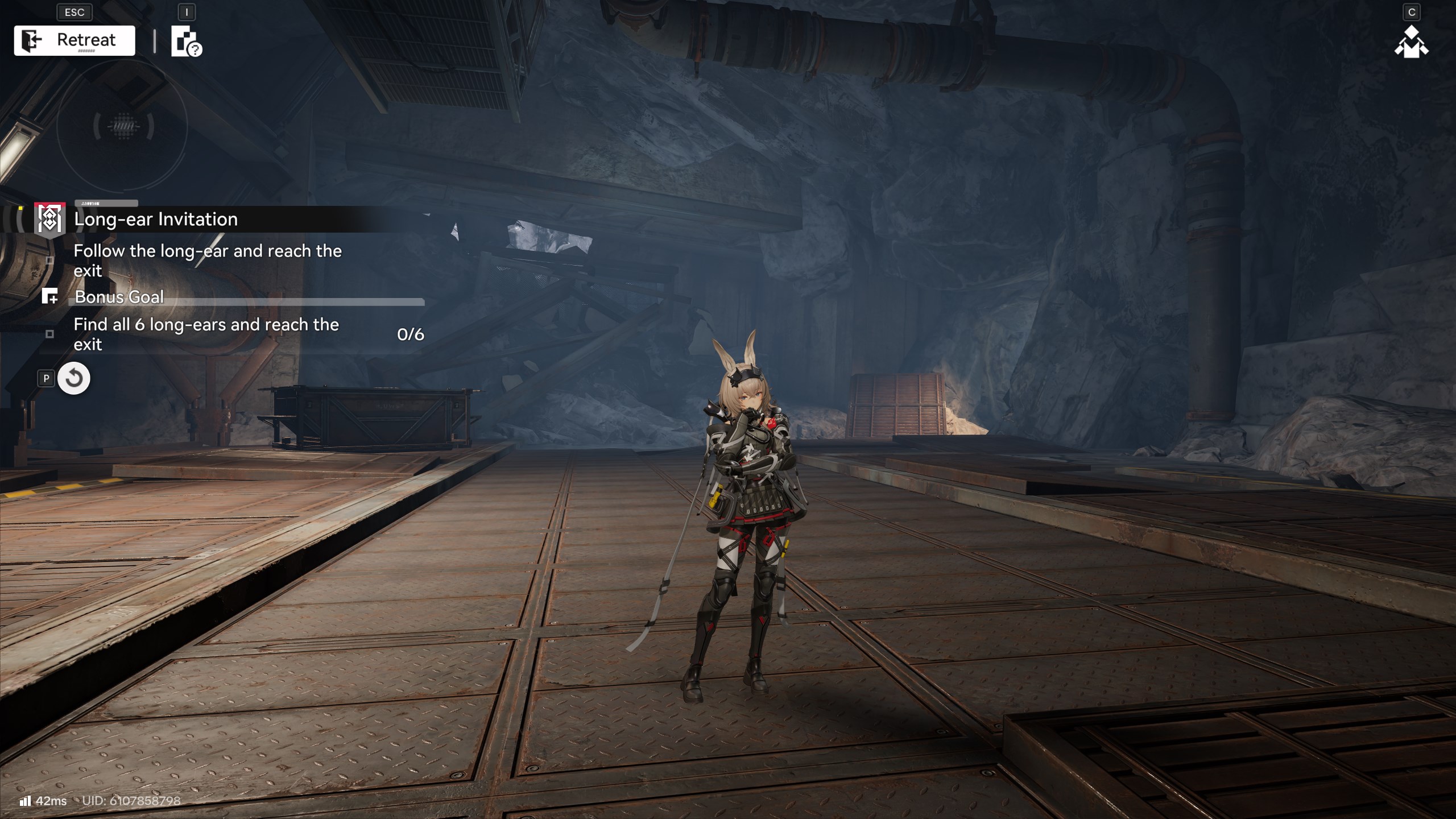Click the circular reset arrow button
Viewport: 1456px width, 819px height.
(74, 378)
